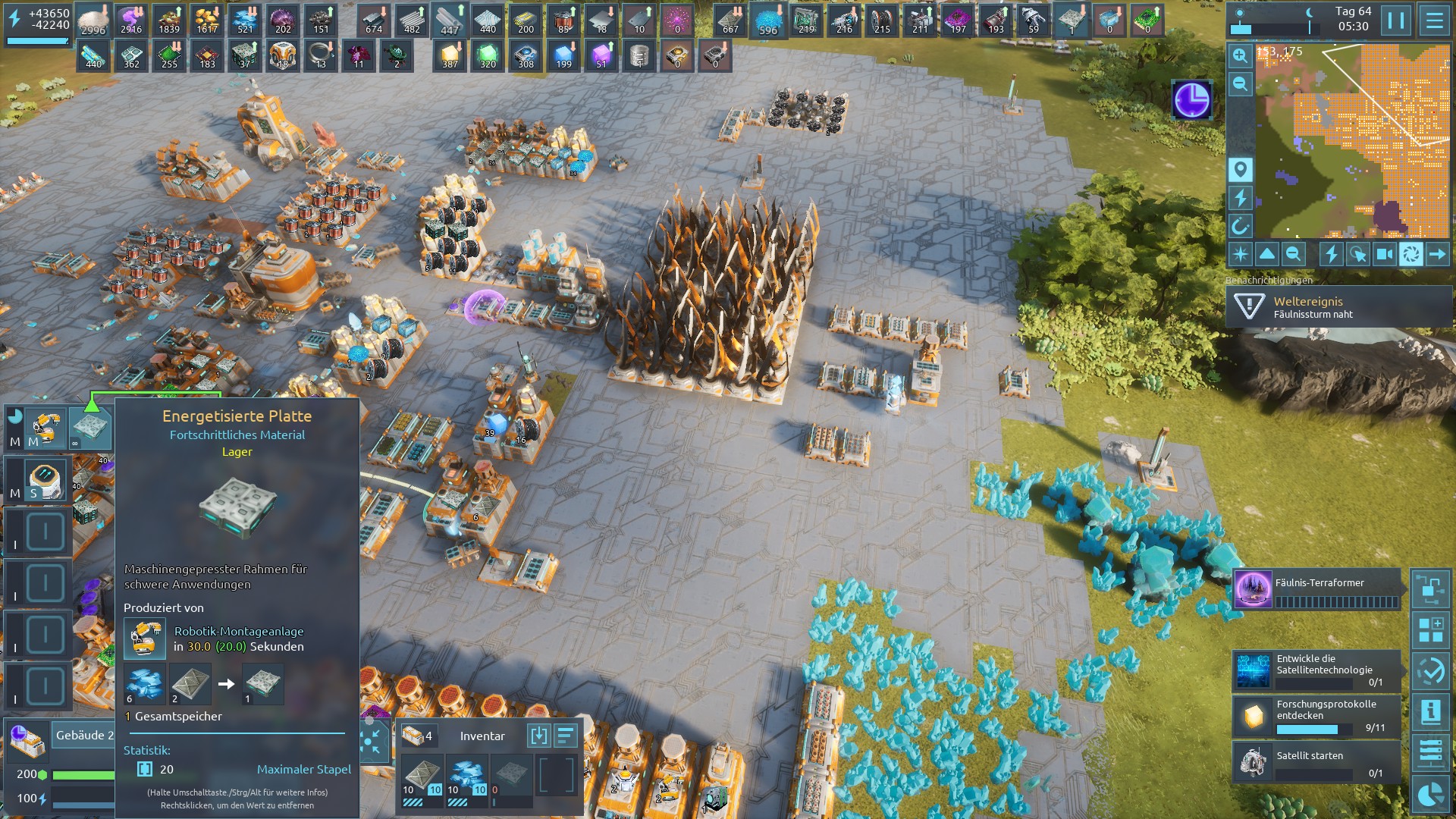1456x819 pixels.
Task: Click the right arrow button under the minimap
Action: [x=1437, y=254]
